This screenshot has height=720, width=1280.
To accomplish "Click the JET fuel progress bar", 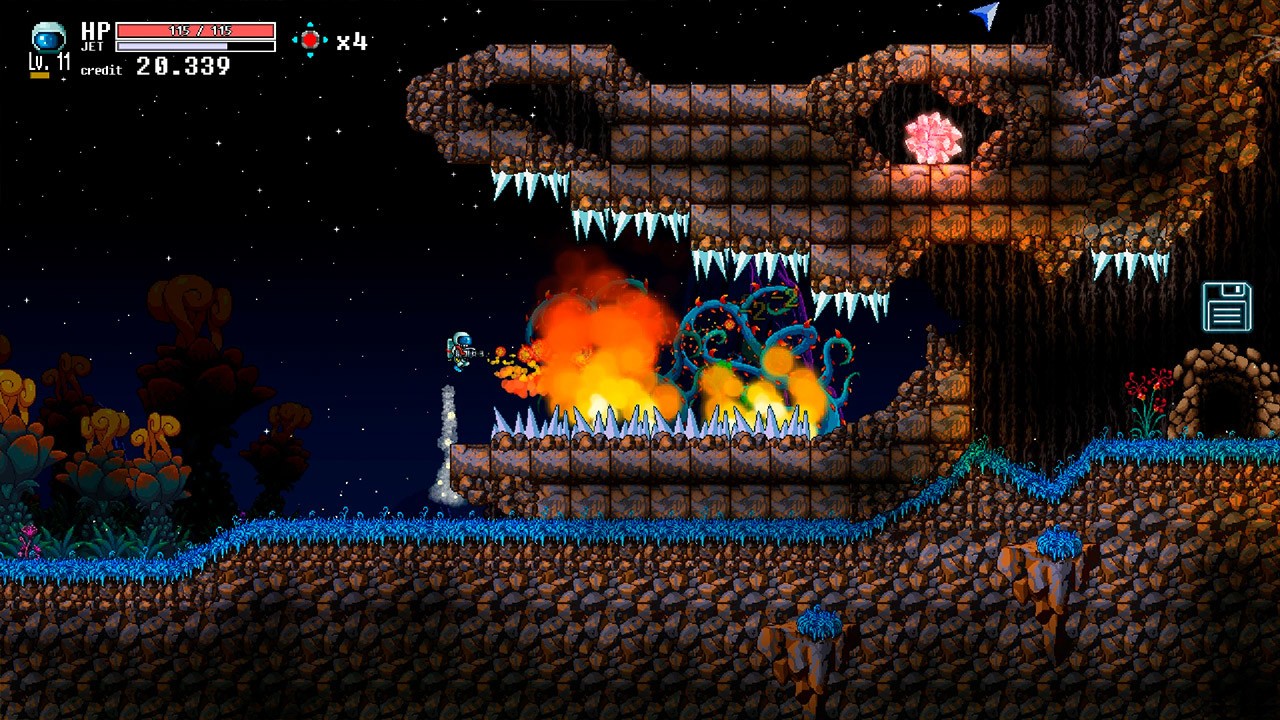I will coord(194,45).
